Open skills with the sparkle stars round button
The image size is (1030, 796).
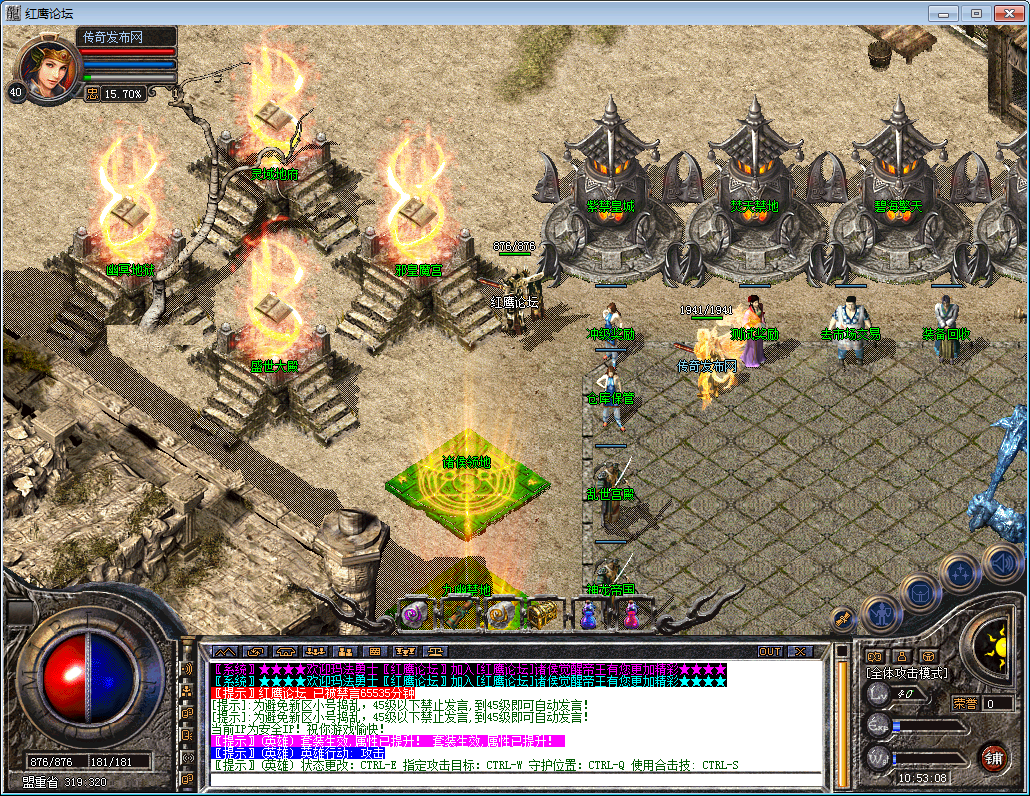click(x=961, y=573)
